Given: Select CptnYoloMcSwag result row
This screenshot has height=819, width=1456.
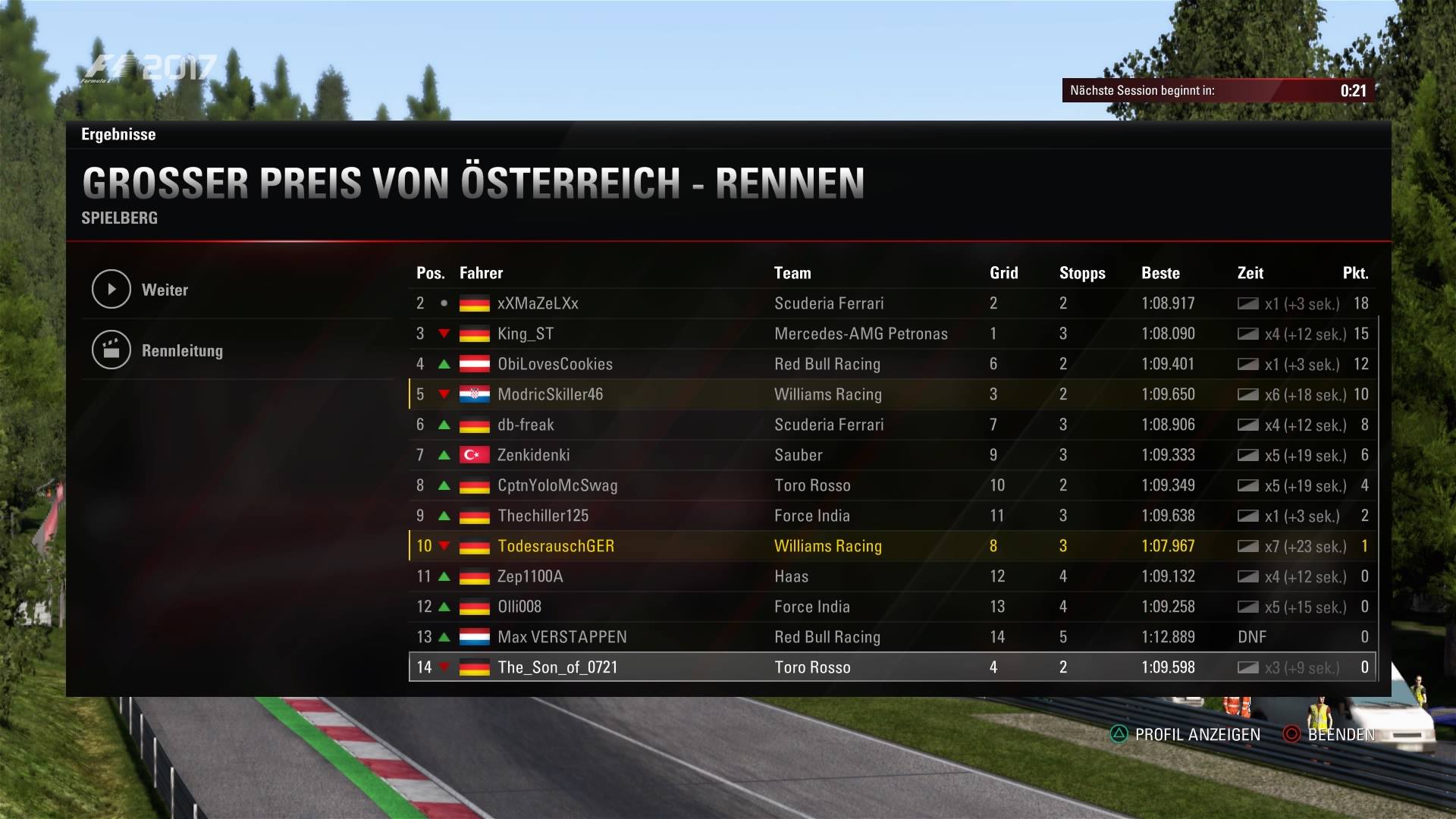Looking at the screenshot, I should click(x=557, y=485).
